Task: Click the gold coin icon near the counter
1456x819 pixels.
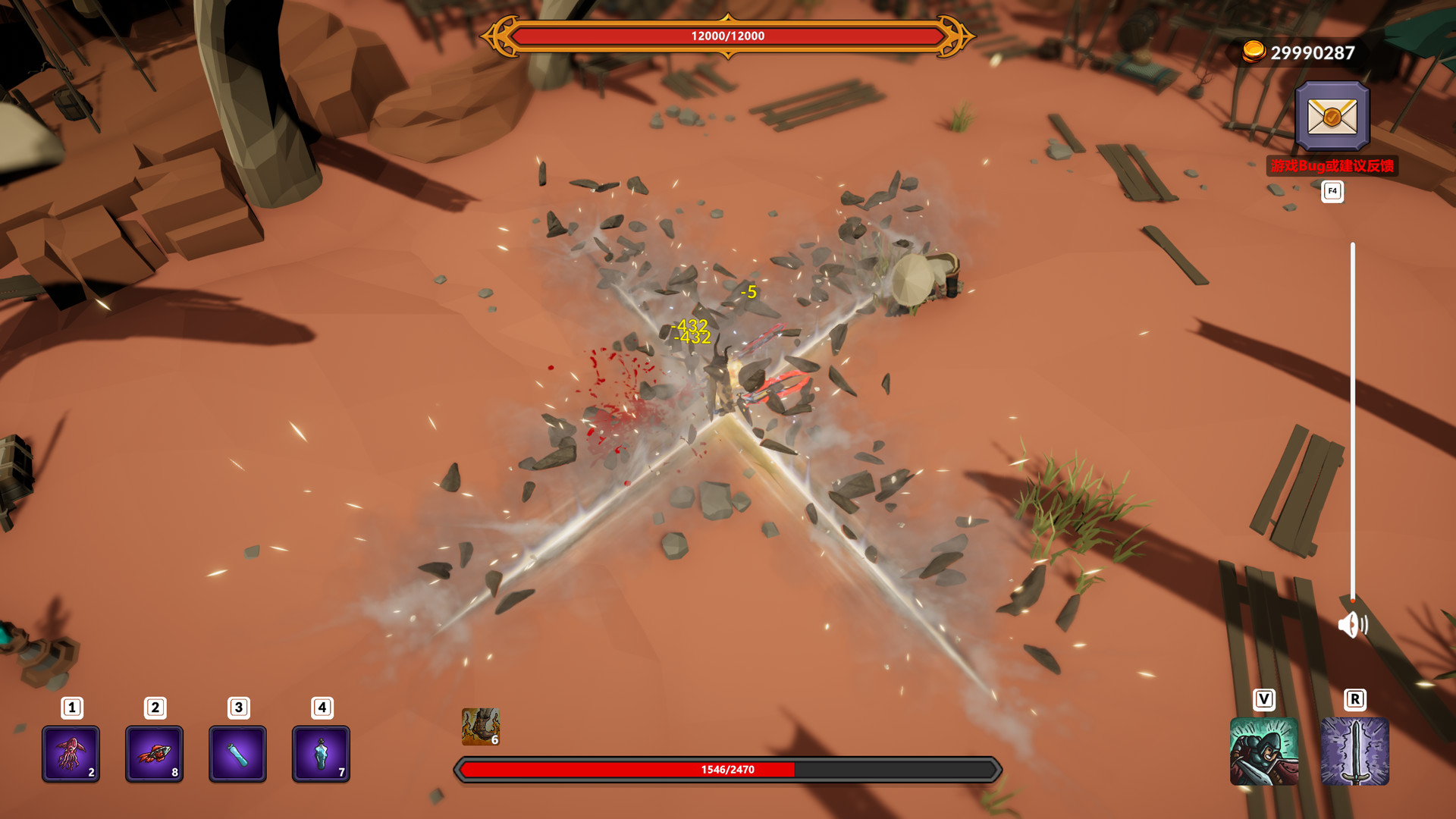Action: coord(1255,53)
